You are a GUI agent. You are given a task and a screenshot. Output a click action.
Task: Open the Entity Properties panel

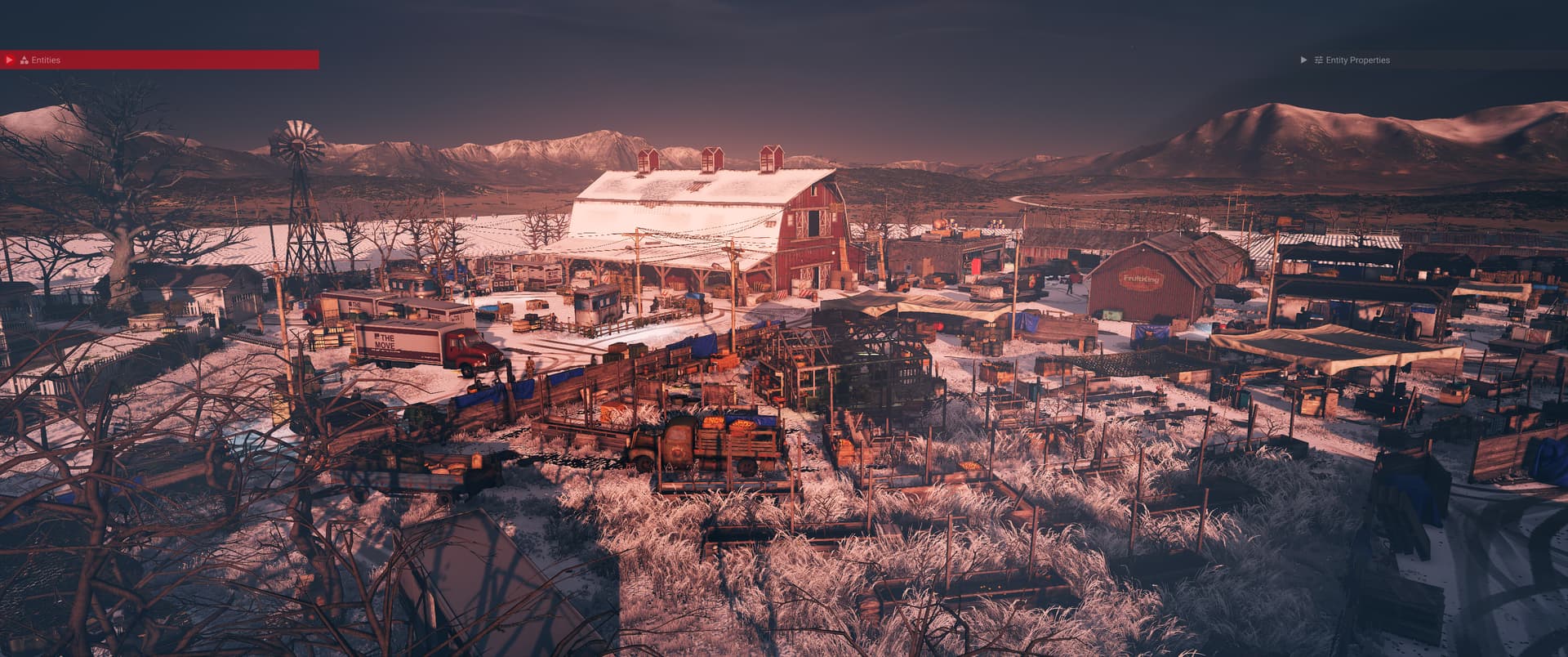[x=1303, y=60]
